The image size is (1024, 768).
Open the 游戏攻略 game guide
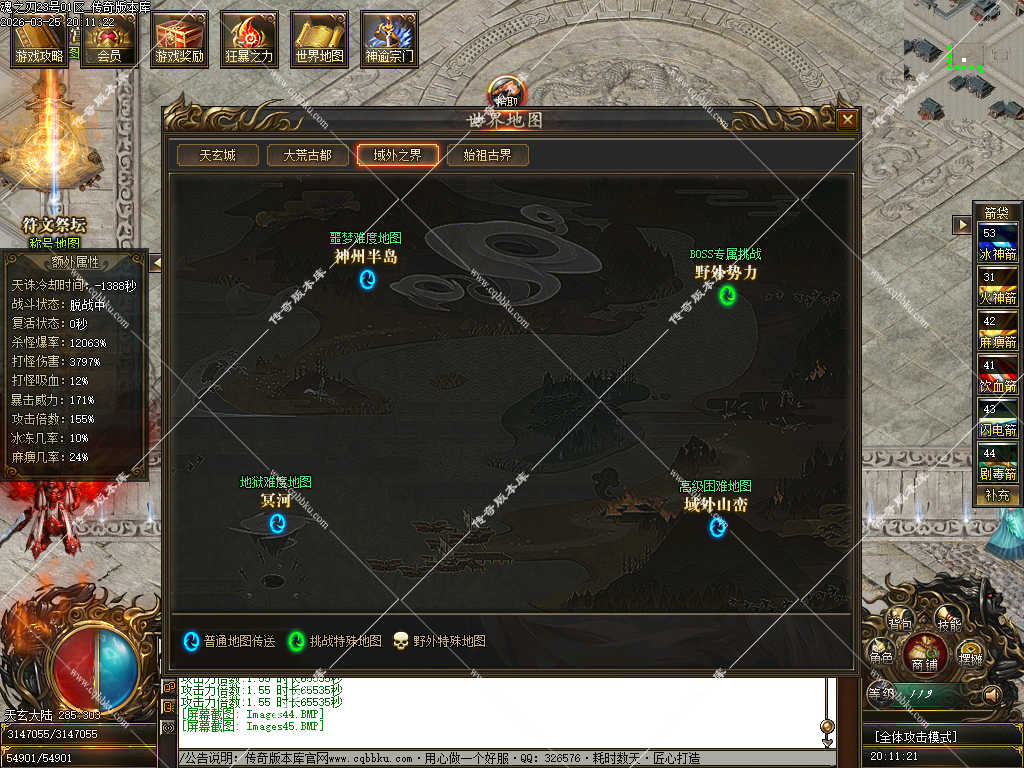tap(39, 40)
